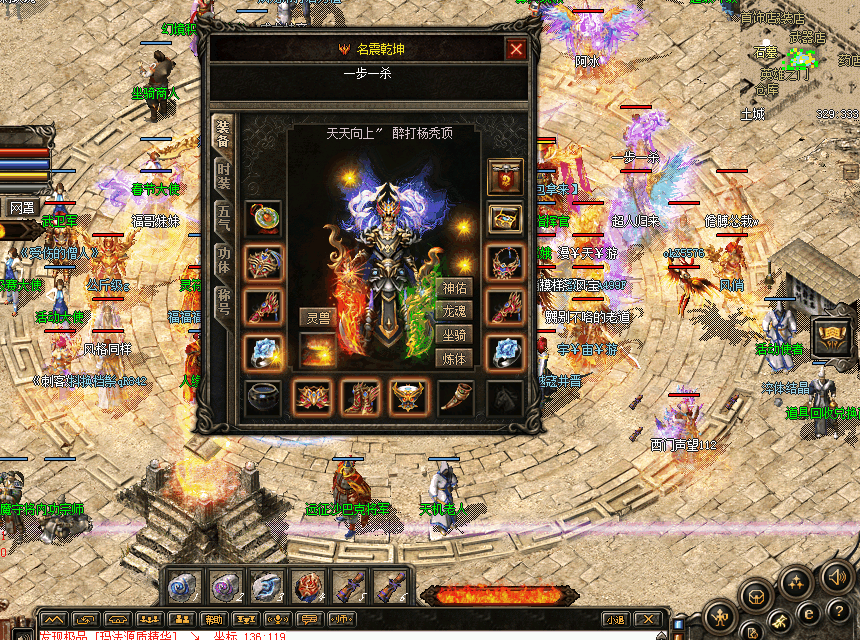Click the 小退 logout button
860x640 pixels.
click(615, 620)
